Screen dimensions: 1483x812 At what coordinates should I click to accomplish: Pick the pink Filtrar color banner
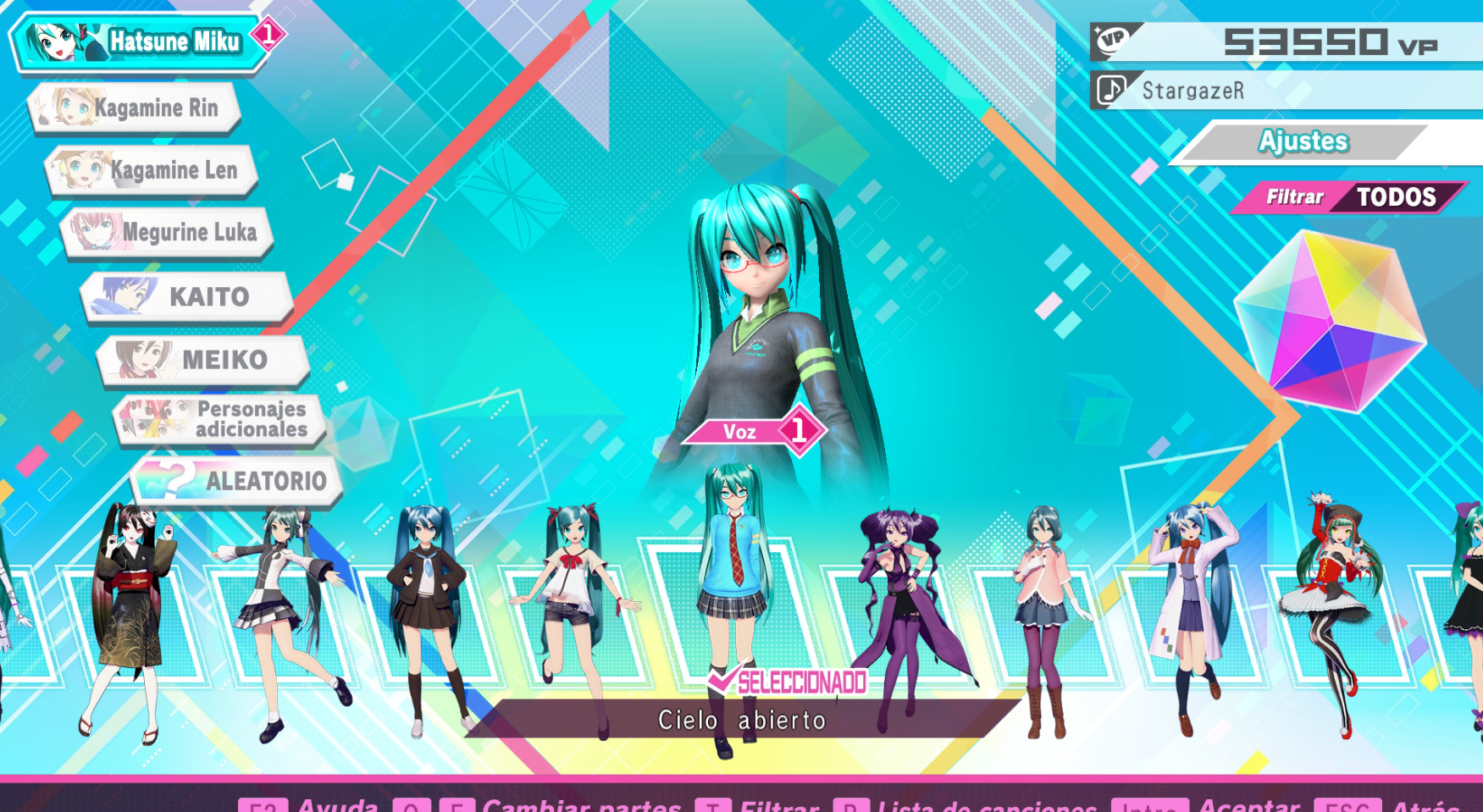(x=1294, y=196)
